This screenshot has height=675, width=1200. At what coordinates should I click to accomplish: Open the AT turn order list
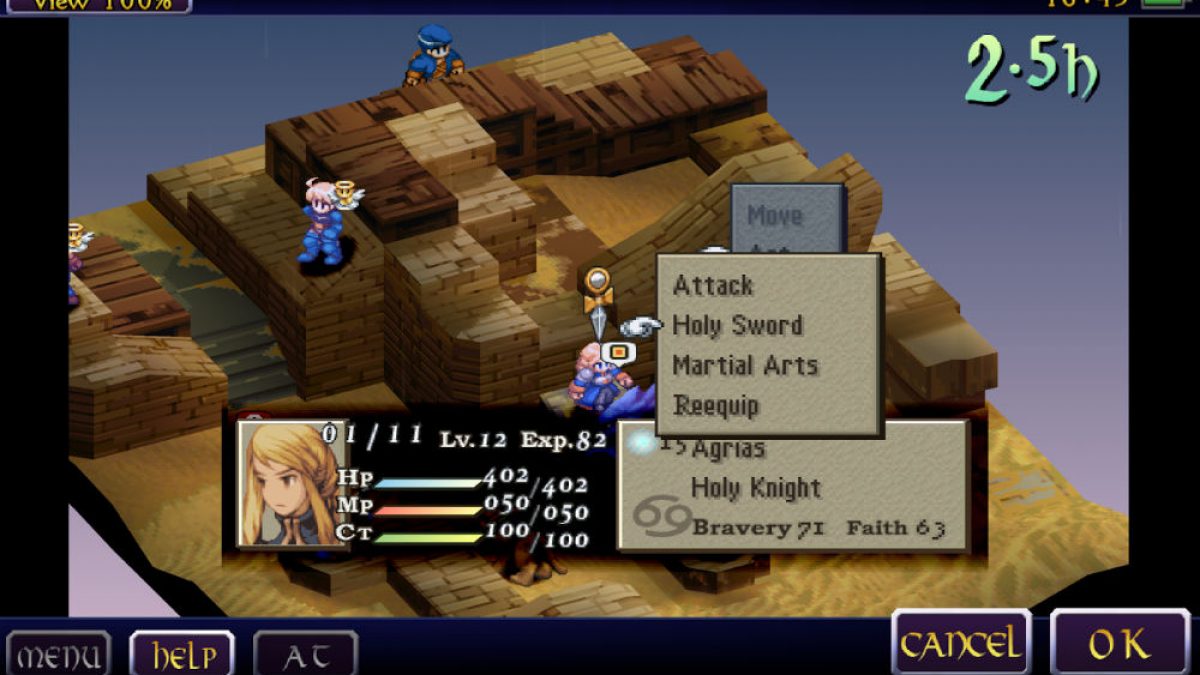point(305,656)
